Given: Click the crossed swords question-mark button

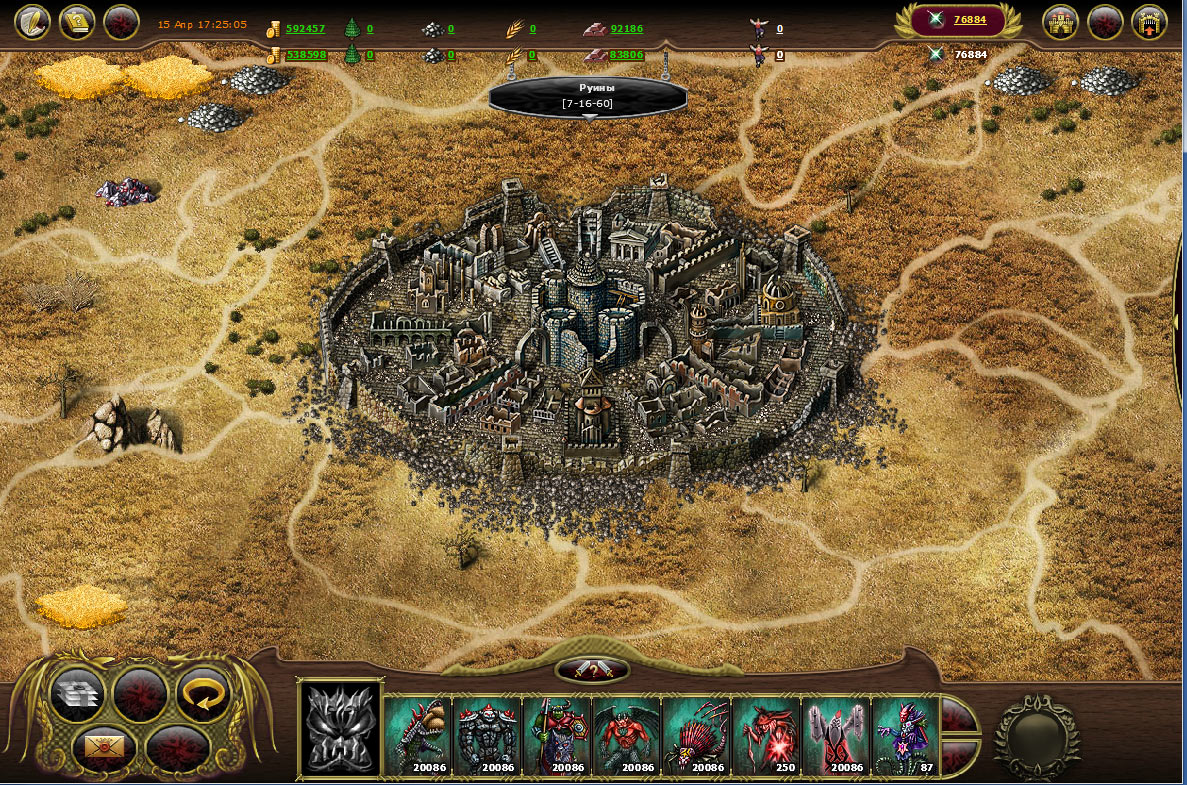Looking at the screenshot, I should coord(592,670).
